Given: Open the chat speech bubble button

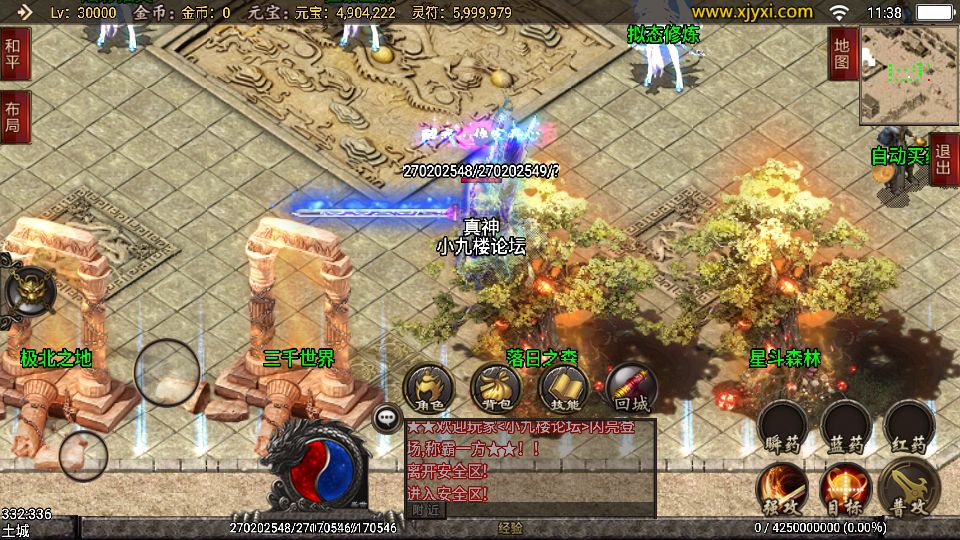Looking at the screenshot, I should click(387, 418).
